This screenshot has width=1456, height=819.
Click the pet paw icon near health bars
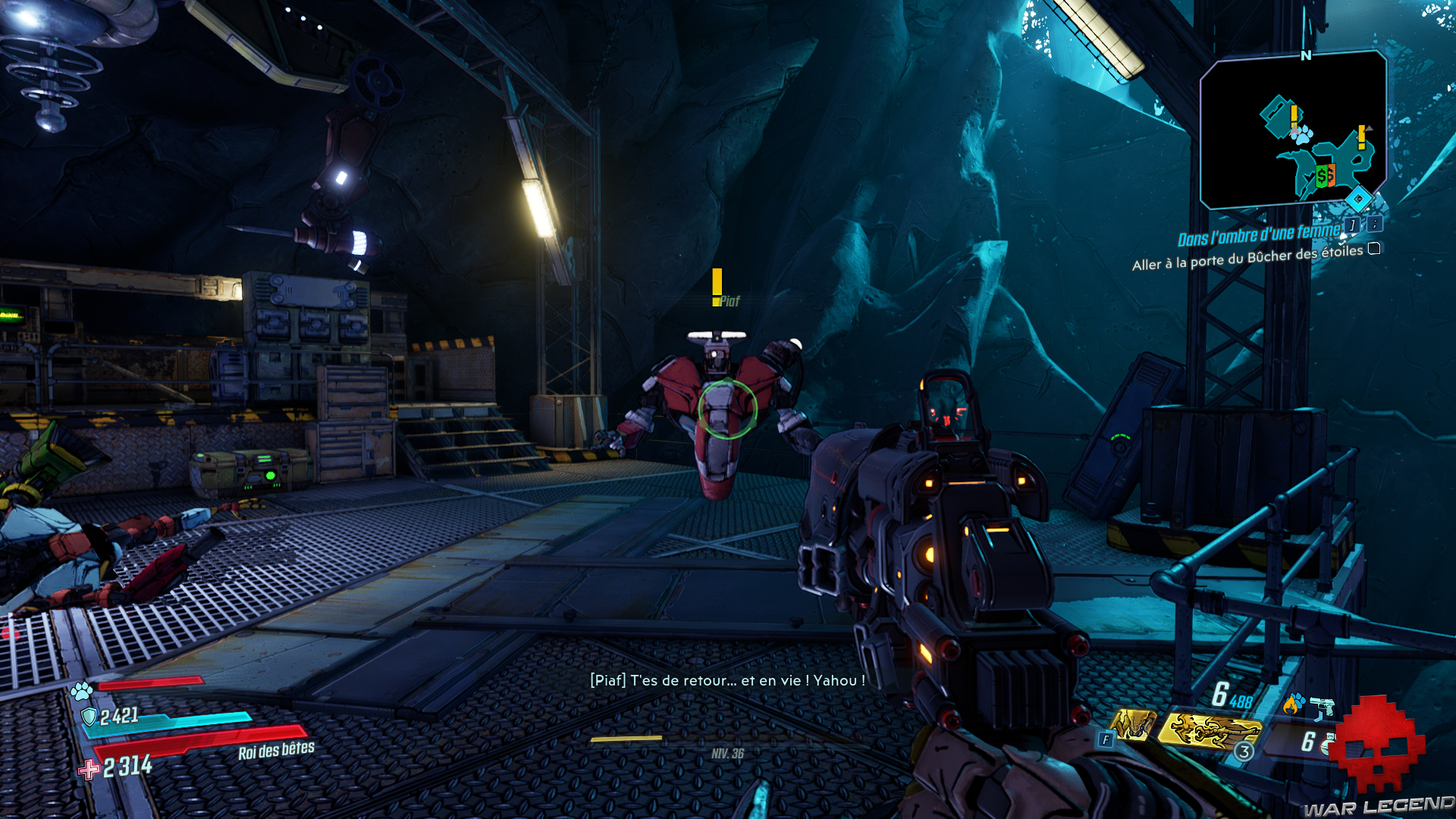[x=81, y=691]
